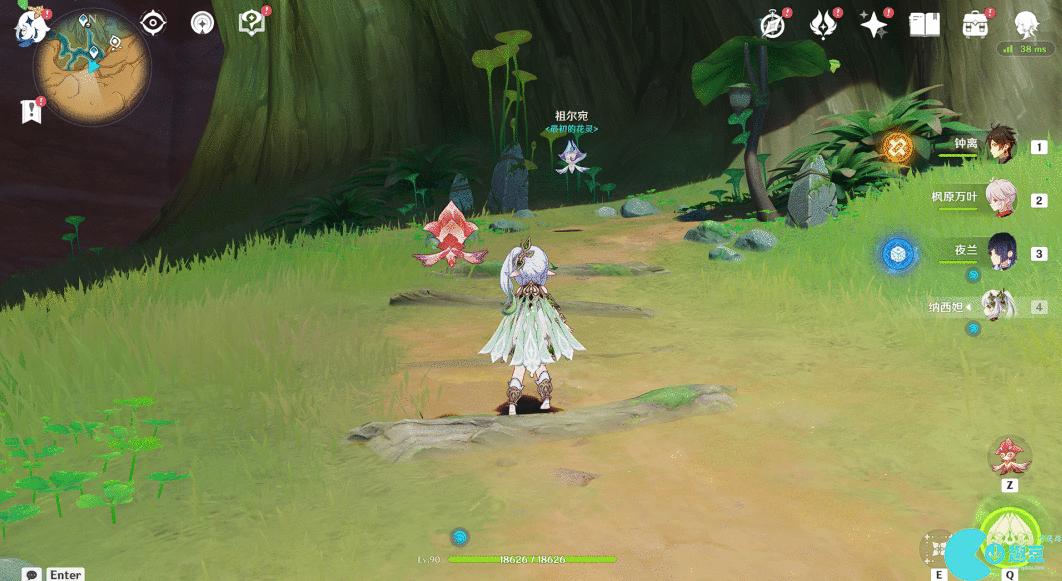The image size is (1062, 581).
Task: Open the quest bookmark icon below the minimap
Action: 31,111
